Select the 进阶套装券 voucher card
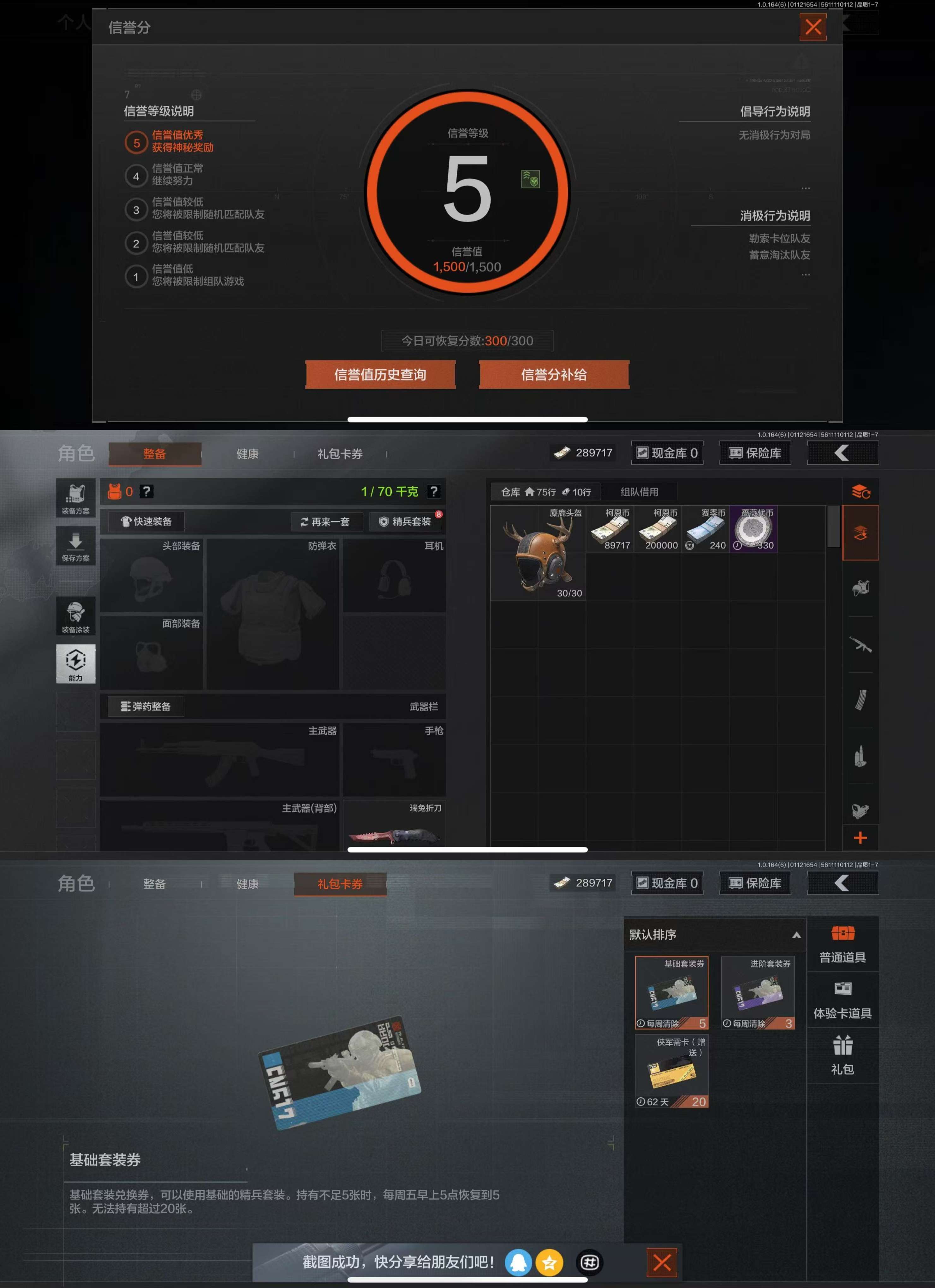Screen dimensions: 935x1288 pyautogui.click(x=758, y=993)
